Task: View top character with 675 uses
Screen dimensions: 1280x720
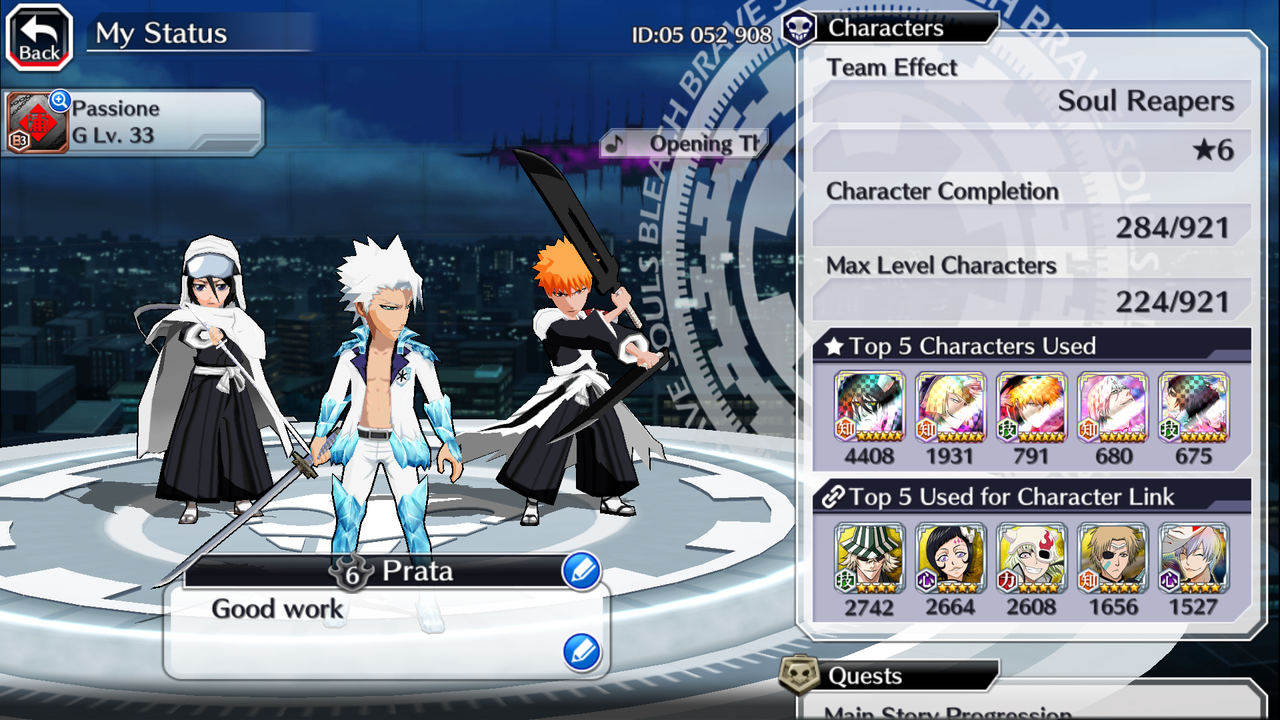Action: click(1193, 407)
